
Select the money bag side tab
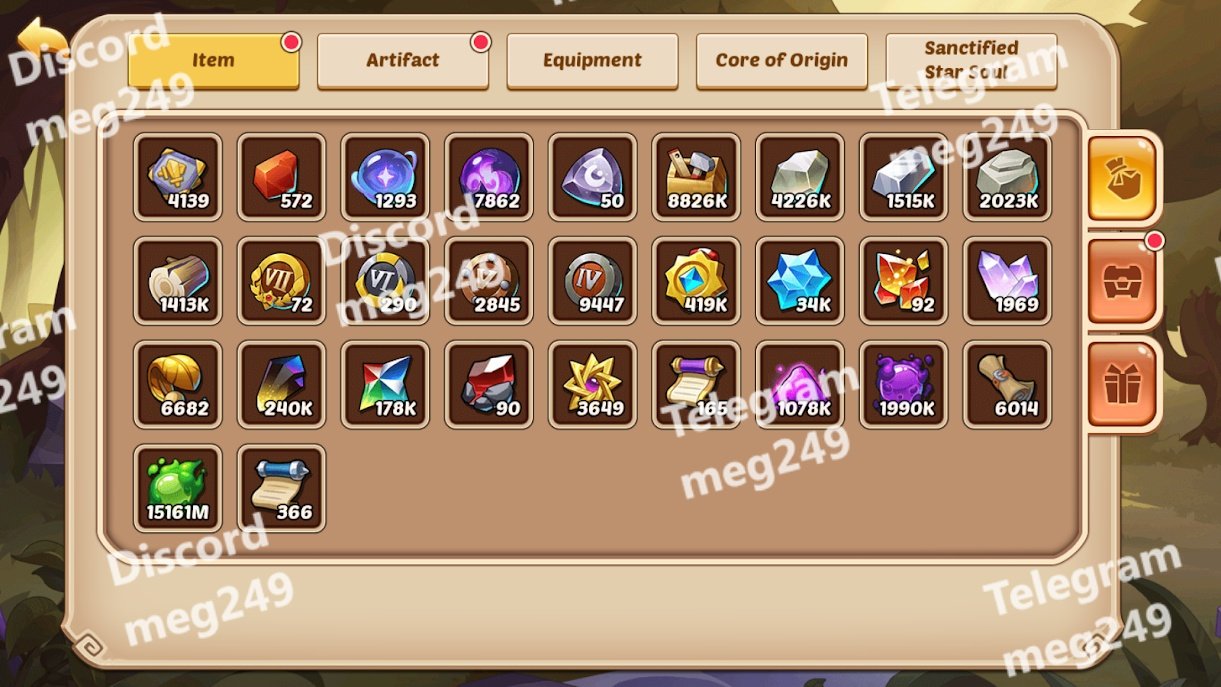tap(1122, 178)
